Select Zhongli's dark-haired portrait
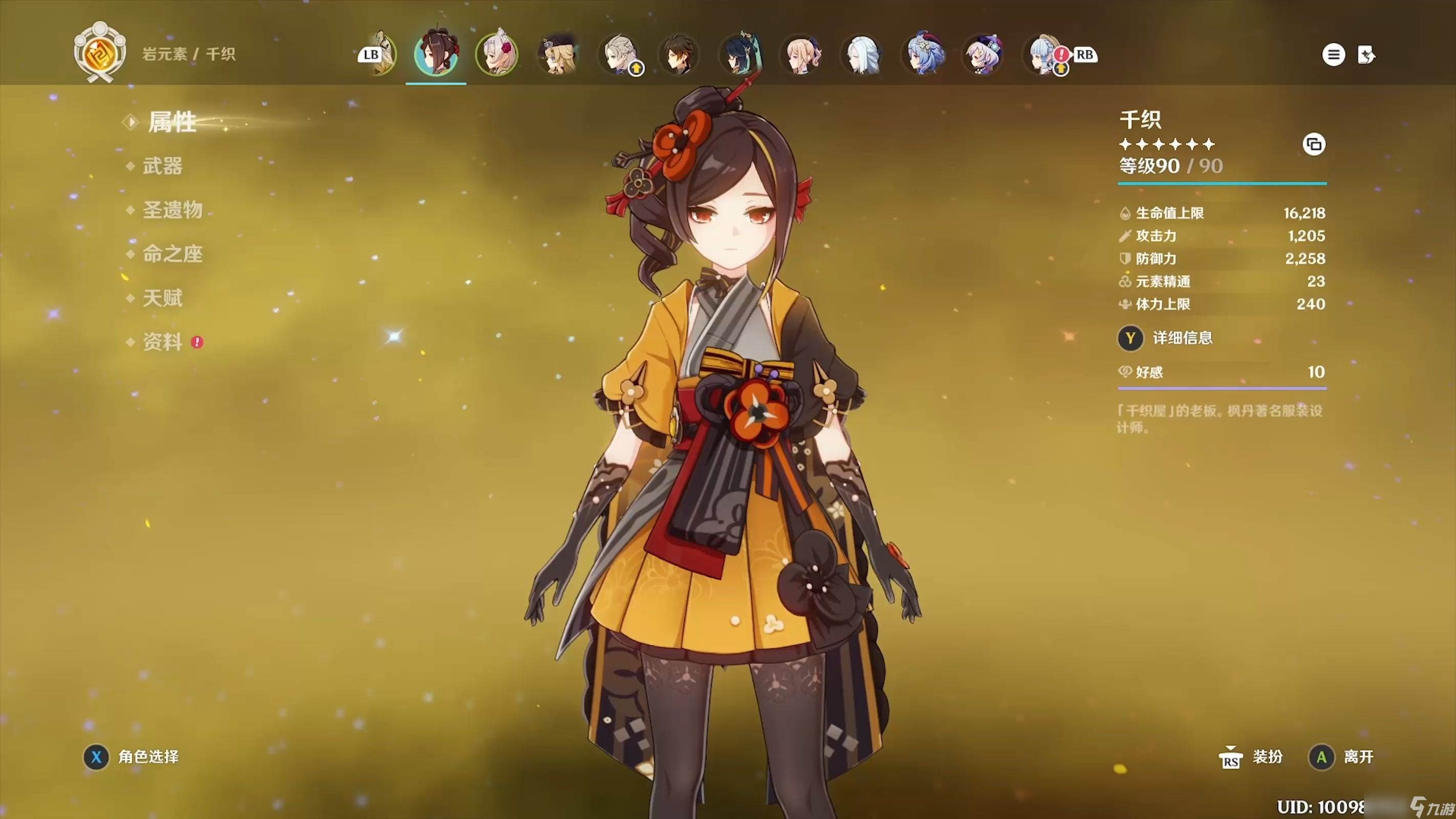The image size is (1456, 819). 679,55
